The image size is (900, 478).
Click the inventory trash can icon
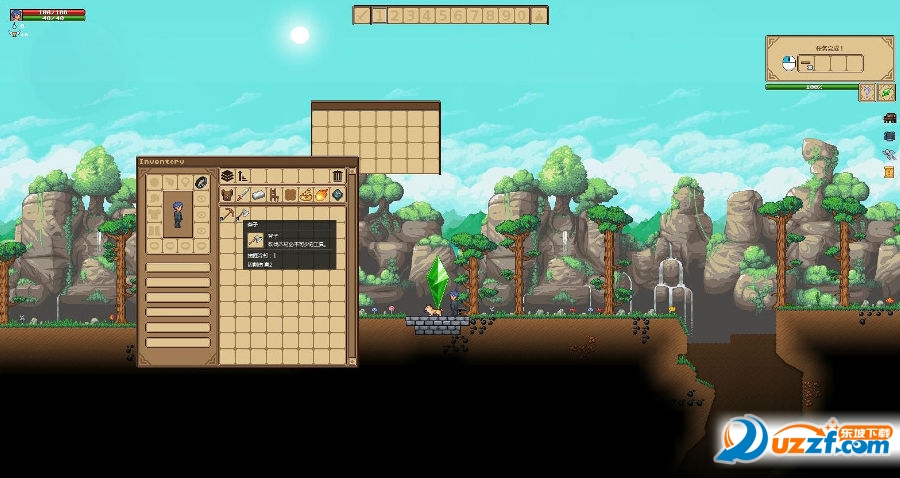[x=337, y=177]
